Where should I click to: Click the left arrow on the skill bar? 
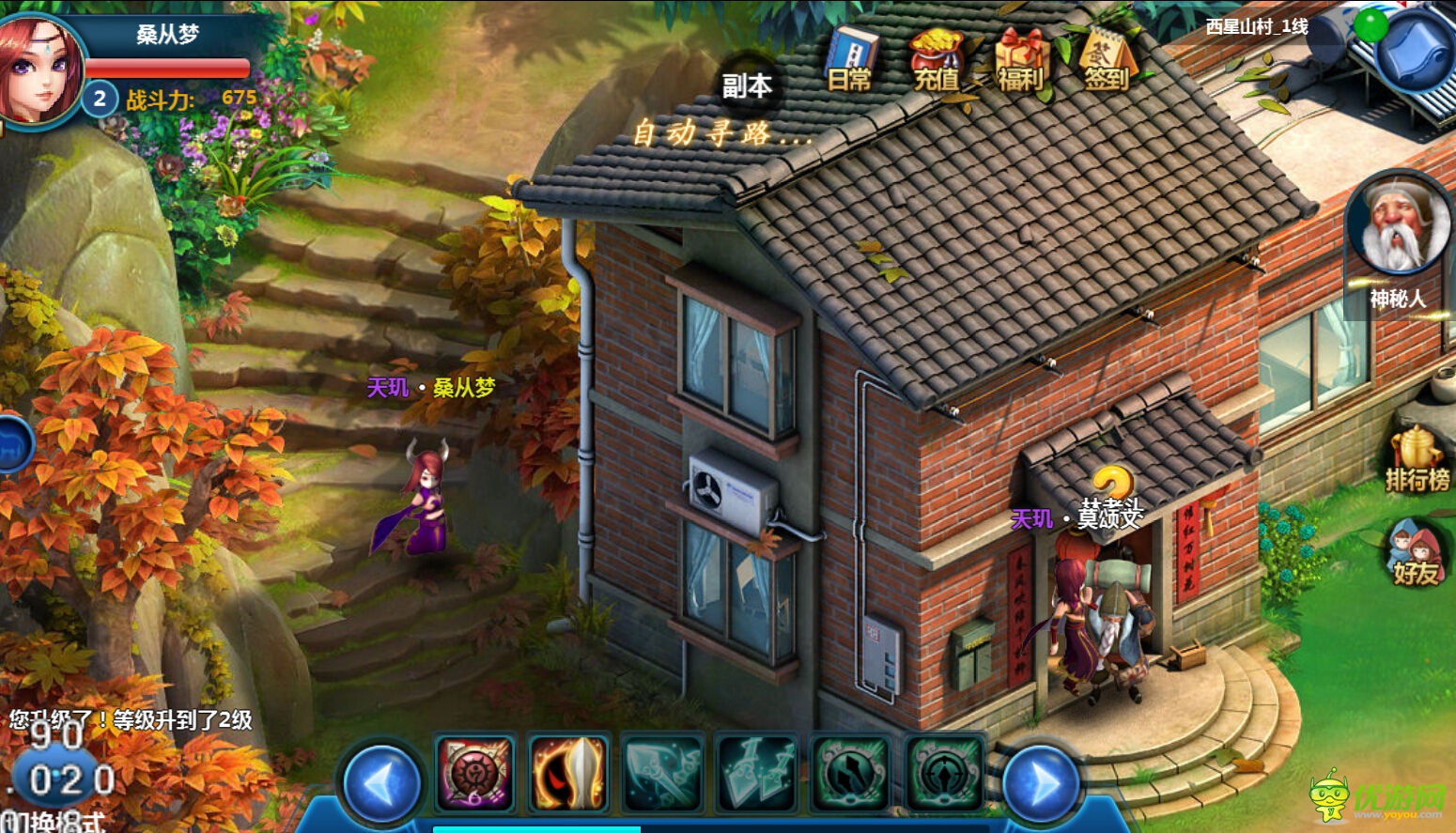pyautogui.click(x=382, y=782)
